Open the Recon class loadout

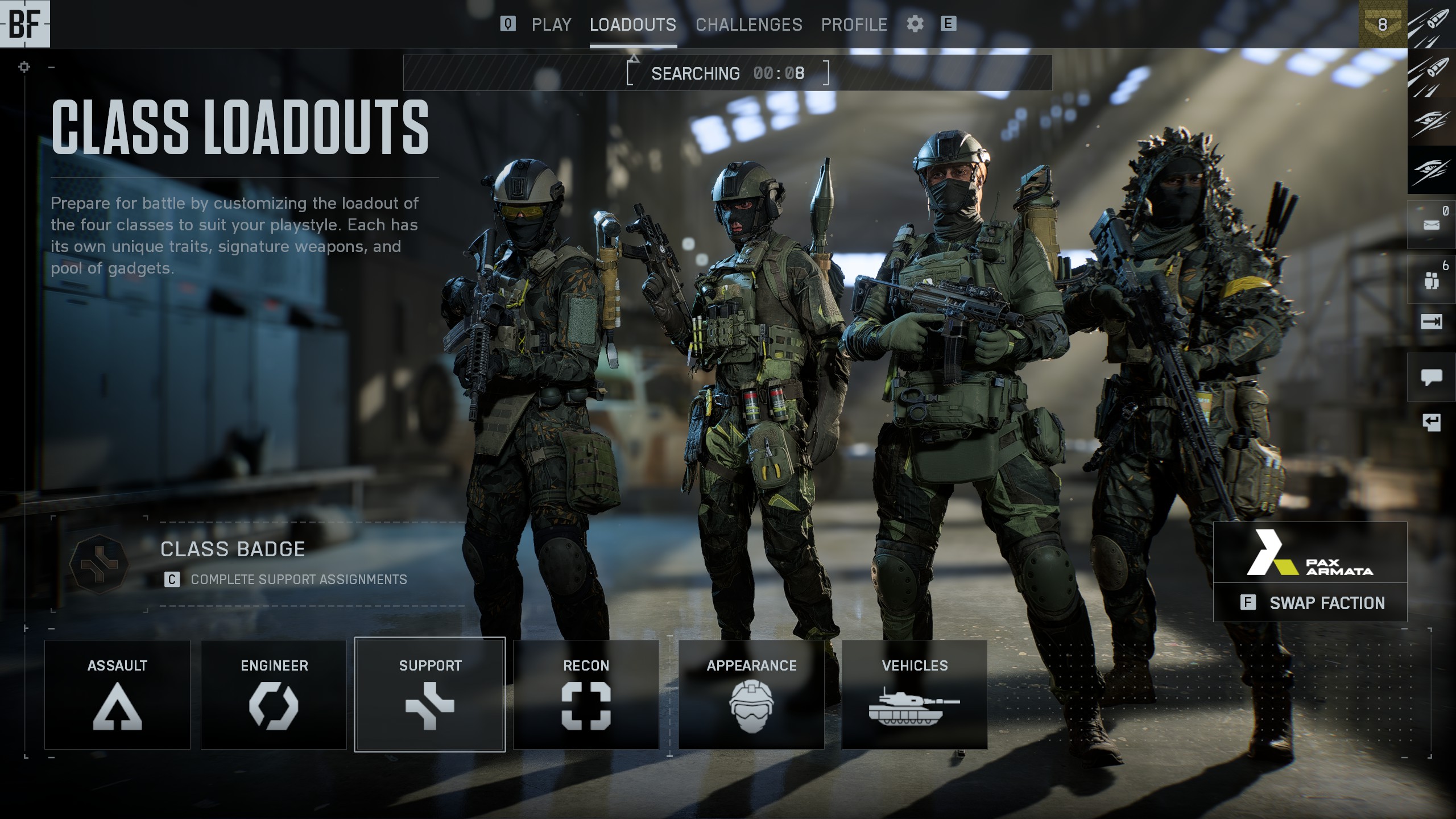click(x=586, y=694)
